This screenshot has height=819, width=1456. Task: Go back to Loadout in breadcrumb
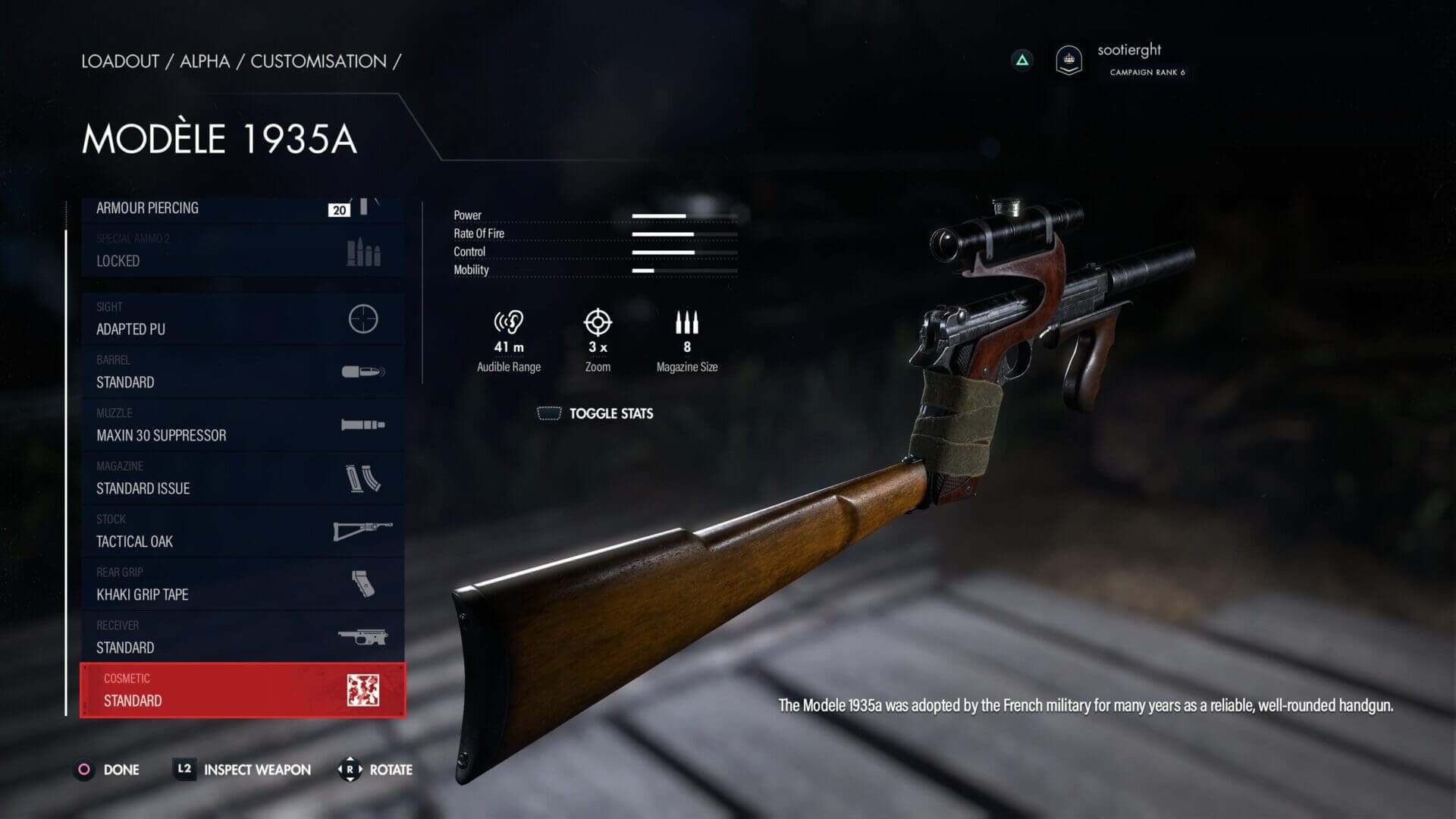120,61
